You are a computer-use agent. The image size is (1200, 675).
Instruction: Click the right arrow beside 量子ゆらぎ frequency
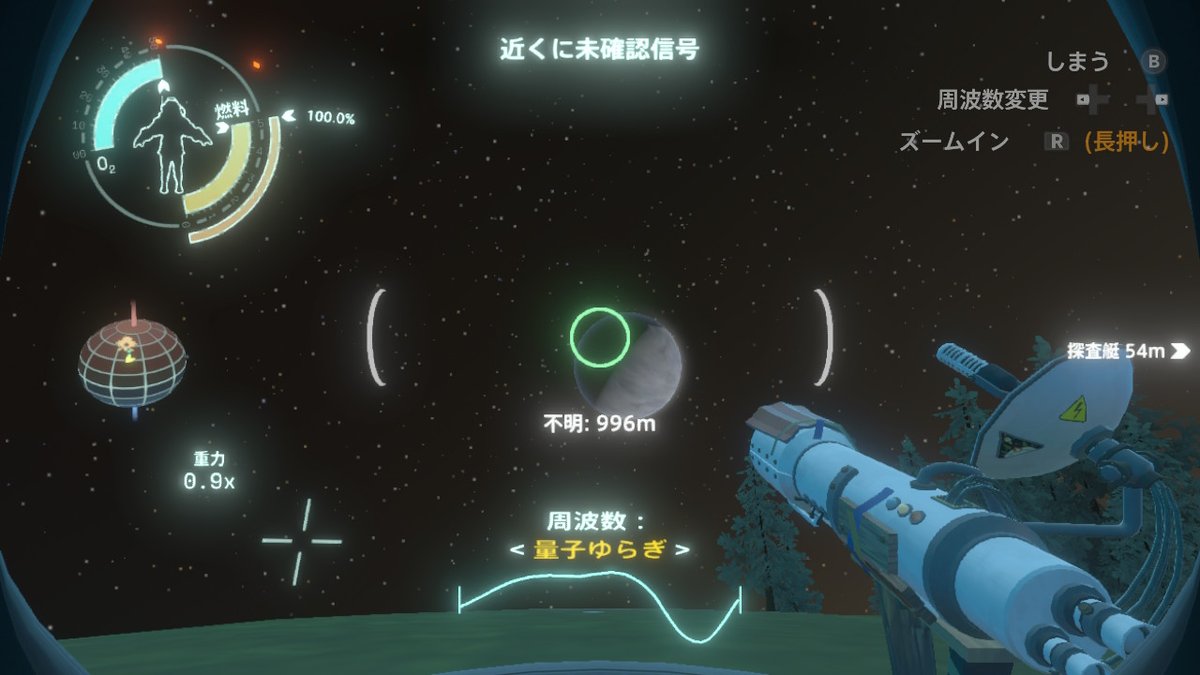(682, 550)
